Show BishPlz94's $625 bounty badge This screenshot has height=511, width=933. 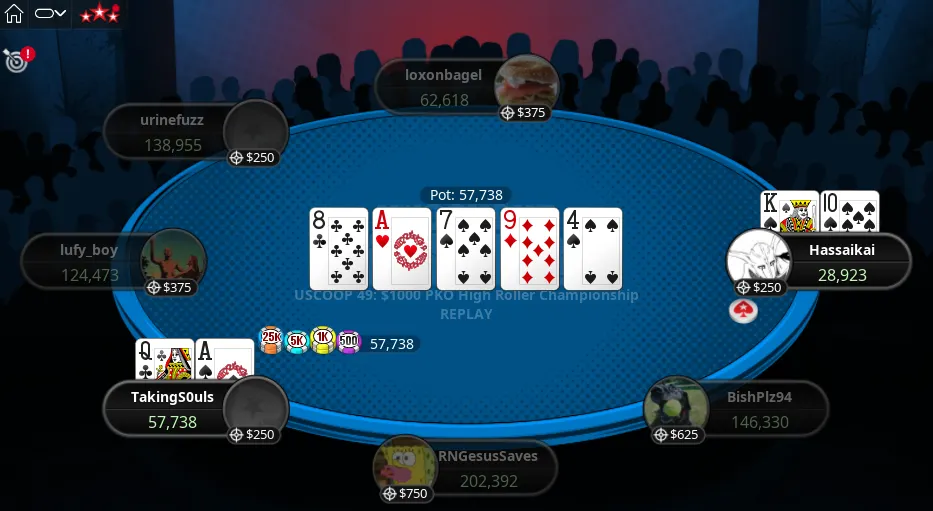point(676,435)
